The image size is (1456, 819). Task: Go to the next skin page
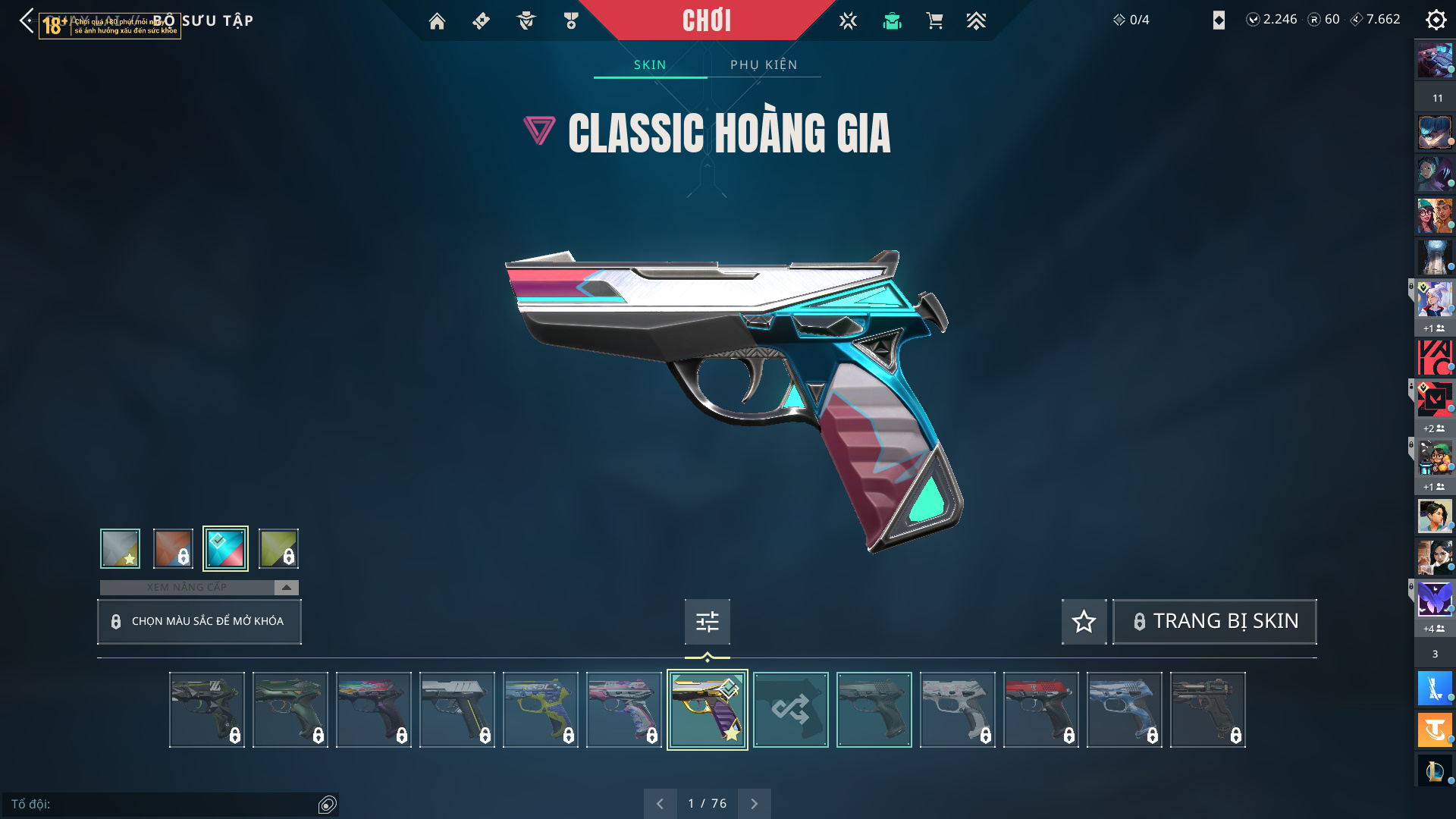754,803
